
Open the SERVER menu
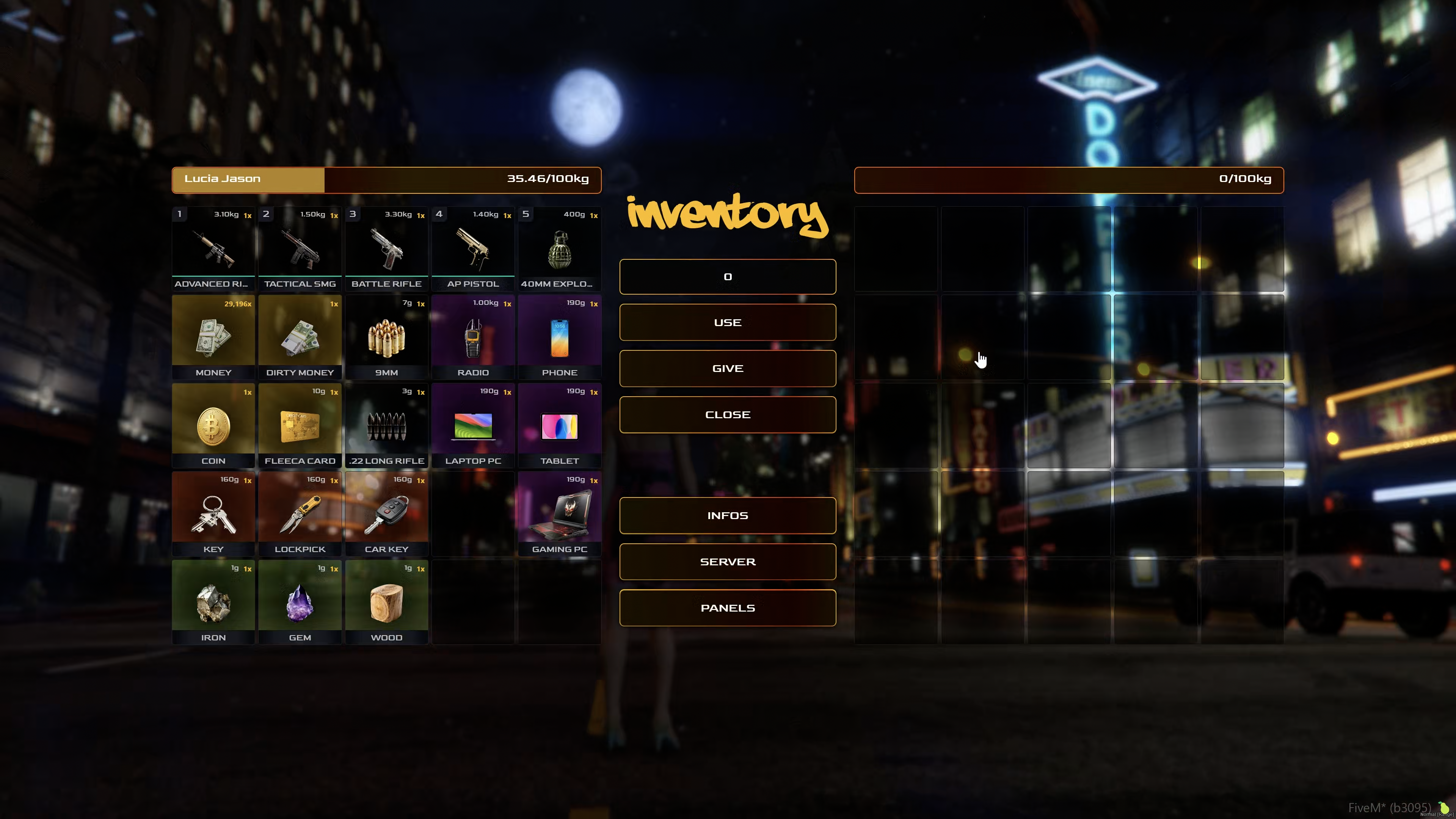(x=728, y=562)
